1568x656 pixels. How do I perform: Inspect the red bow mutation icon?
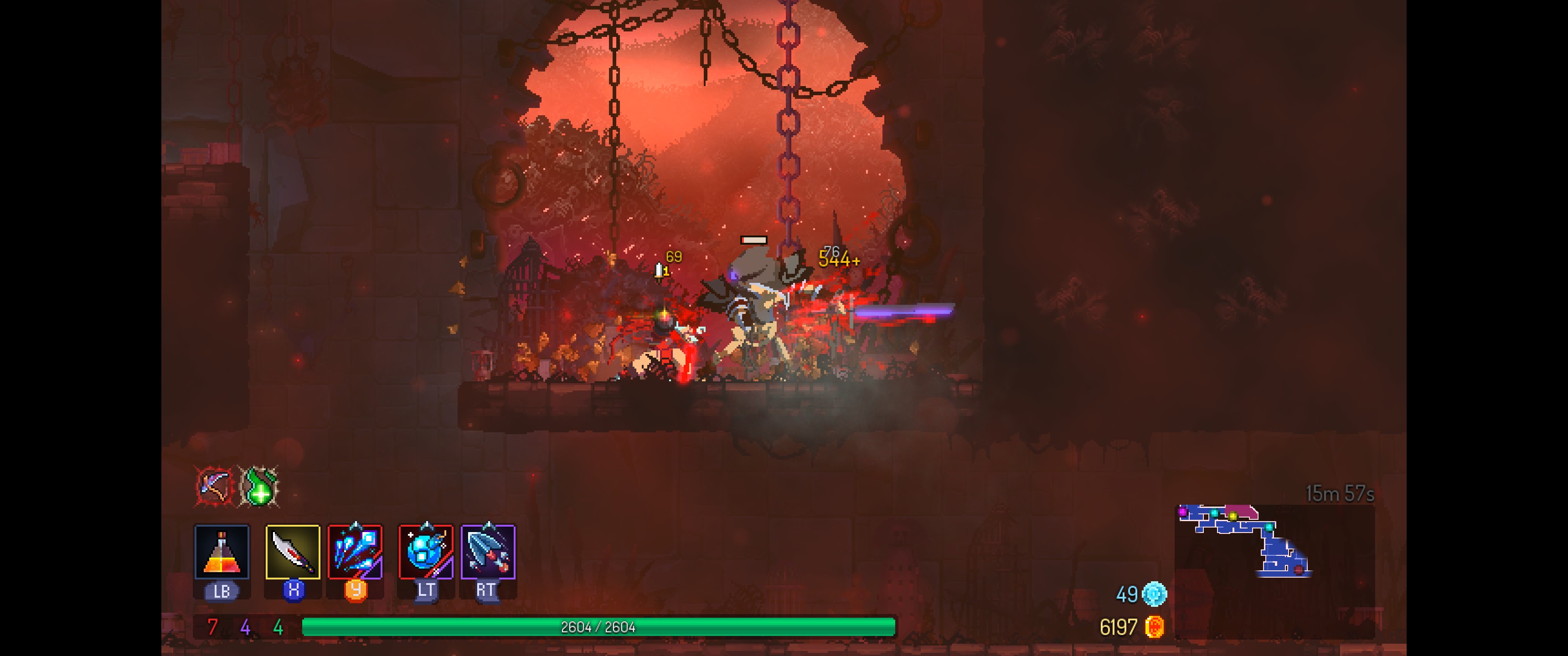tap(214, 486)
